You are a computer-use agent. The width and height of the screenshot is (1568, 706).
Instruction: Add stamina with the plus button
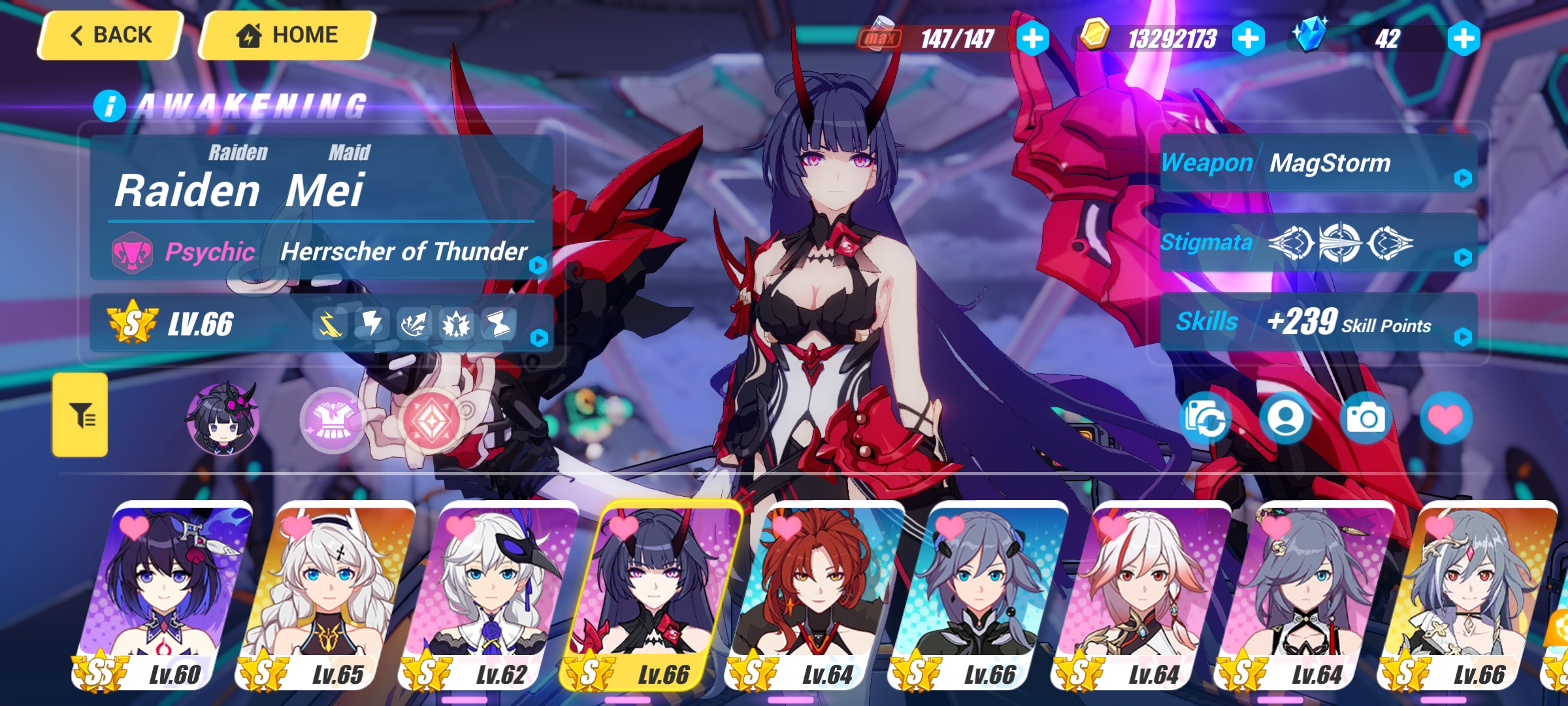(1032, 39)
